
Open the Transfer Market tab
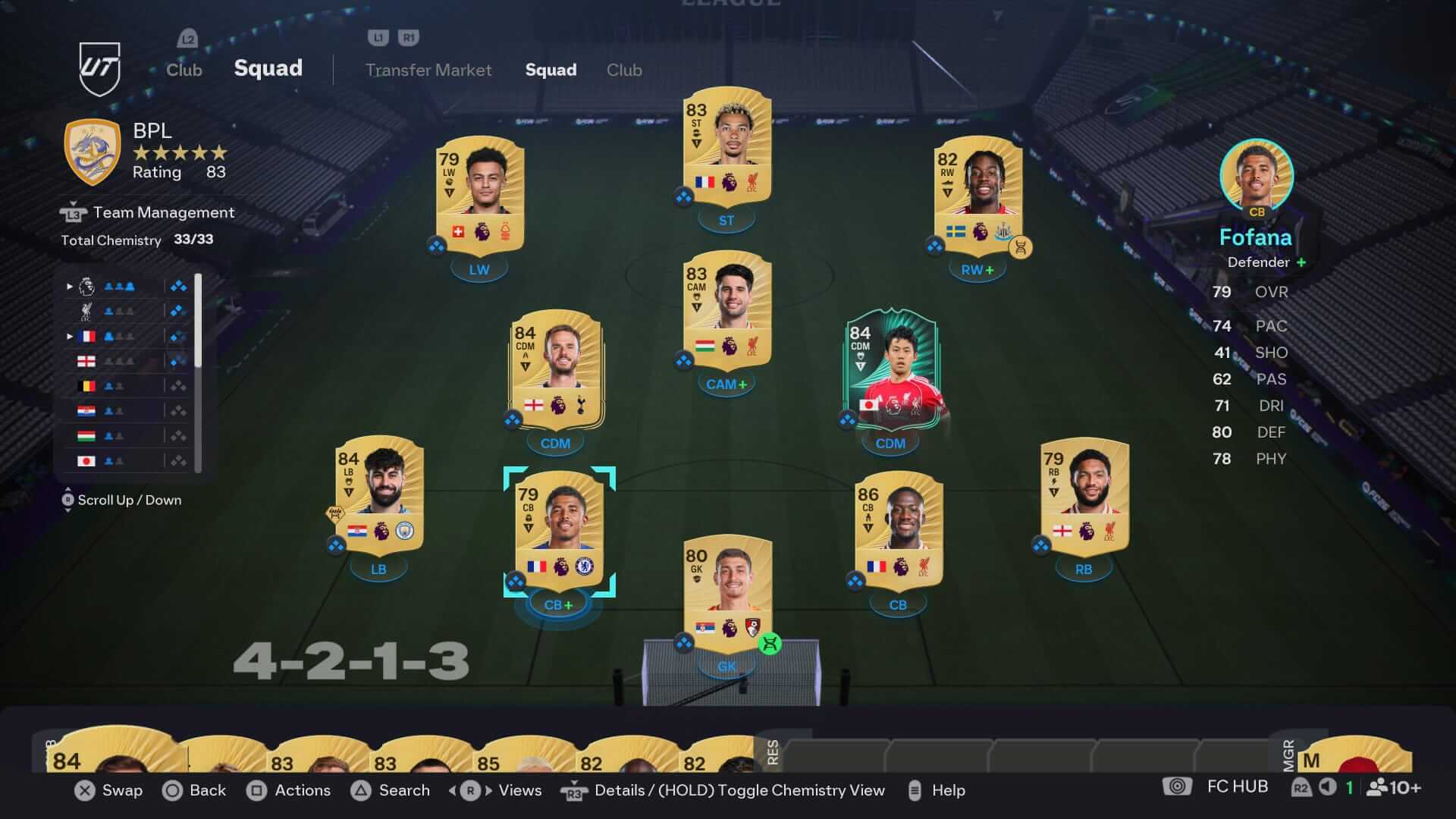click(x=428, y=70)
